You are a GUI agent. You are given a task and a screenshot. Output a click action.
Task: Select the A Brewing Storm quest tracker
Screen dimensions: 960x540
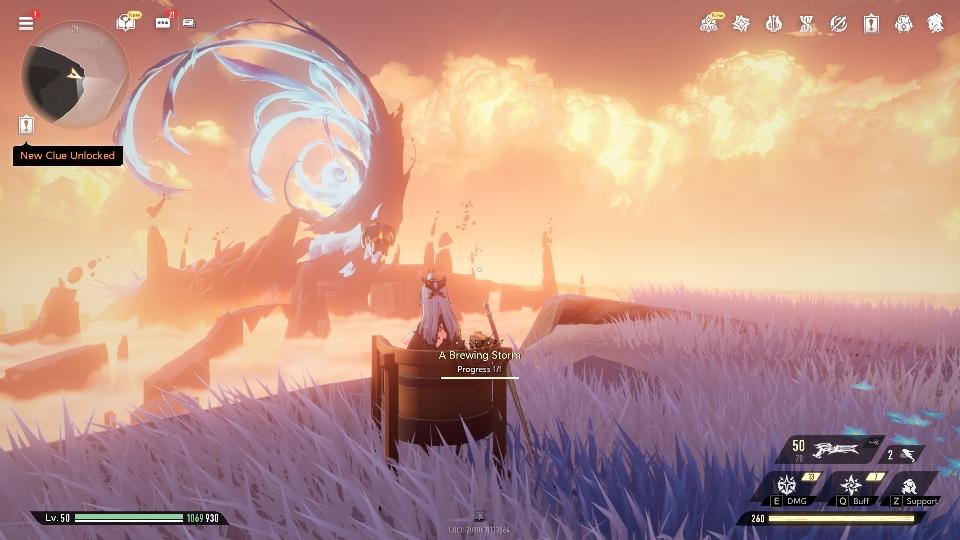[479, 361]
